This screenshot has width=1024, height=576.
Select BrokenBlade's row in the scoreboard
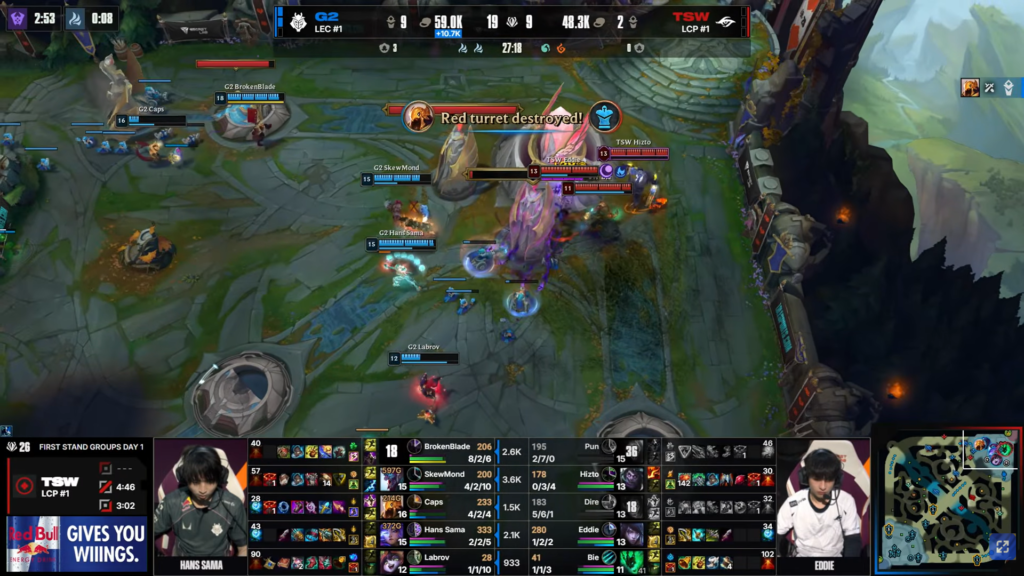pos(450,450)
